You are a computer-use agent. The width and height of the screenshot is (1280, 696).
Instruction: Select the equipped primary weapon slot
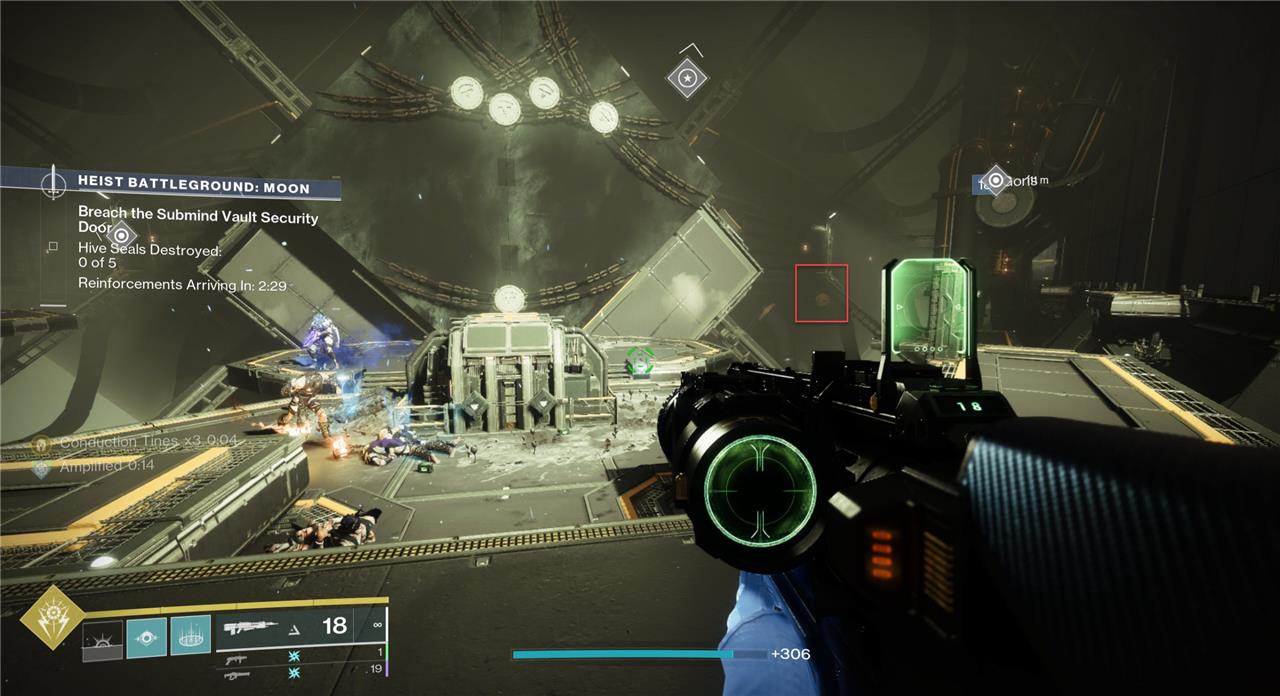(298, 627)
